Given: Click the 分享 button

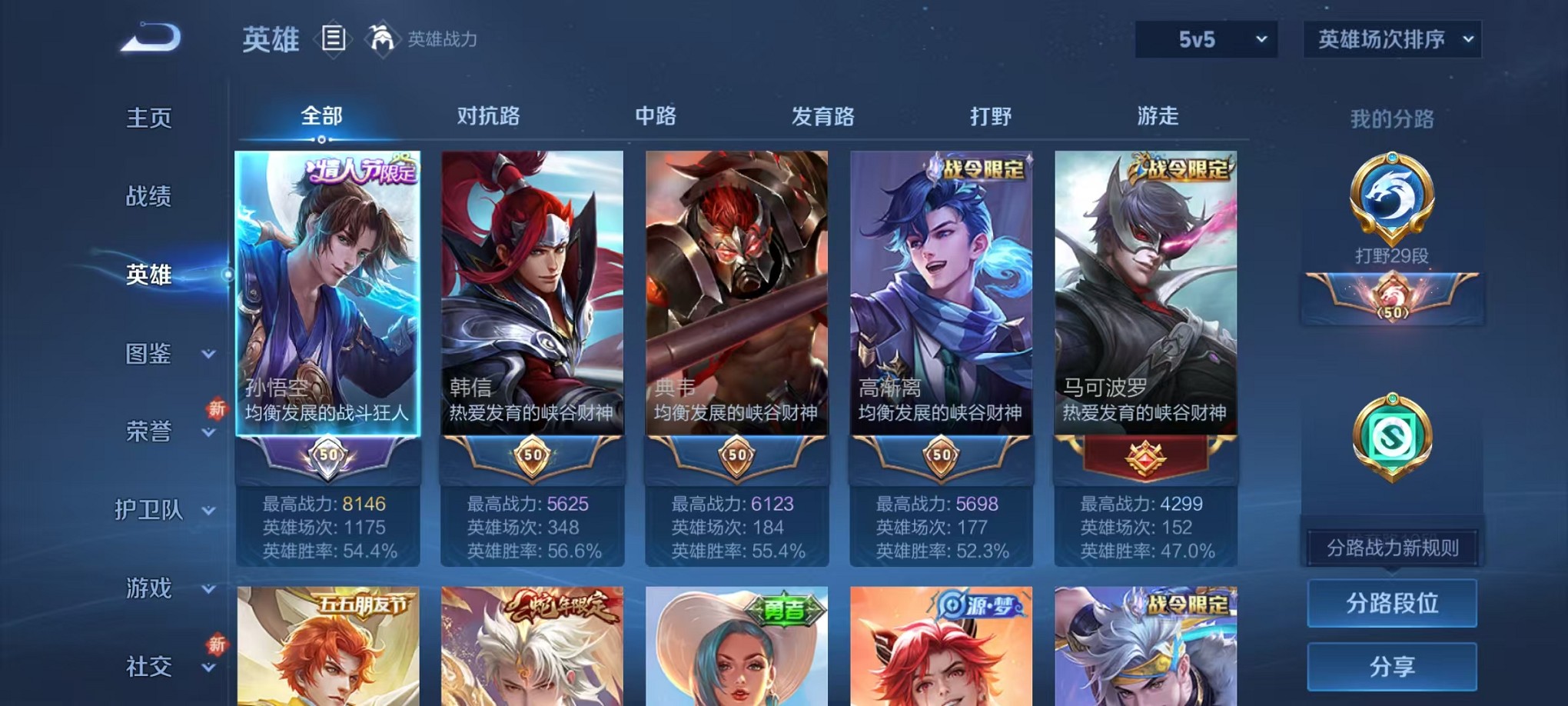Looking at the screenshot, I should pyautogui.click(x=1392, y=667).
